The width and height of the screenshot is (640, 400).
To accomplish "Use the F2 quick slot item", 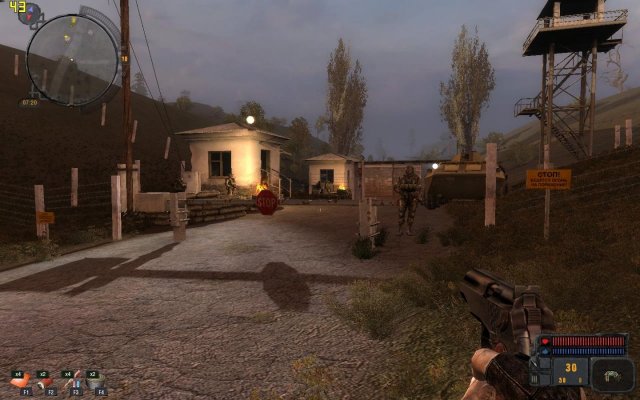I will coord(46,381).
